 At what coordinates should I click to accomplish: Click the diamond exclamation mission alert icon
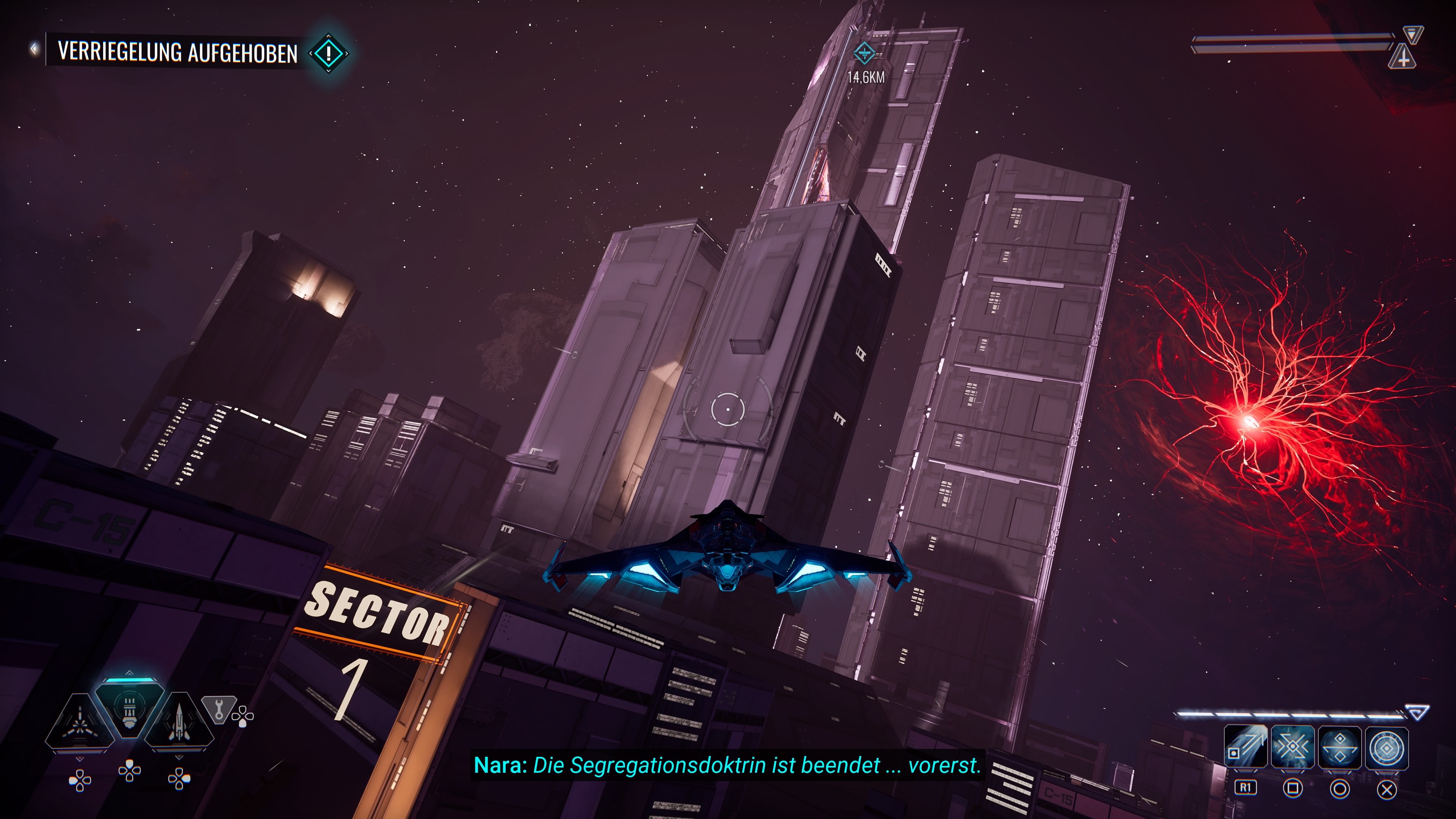coord(329,54)
